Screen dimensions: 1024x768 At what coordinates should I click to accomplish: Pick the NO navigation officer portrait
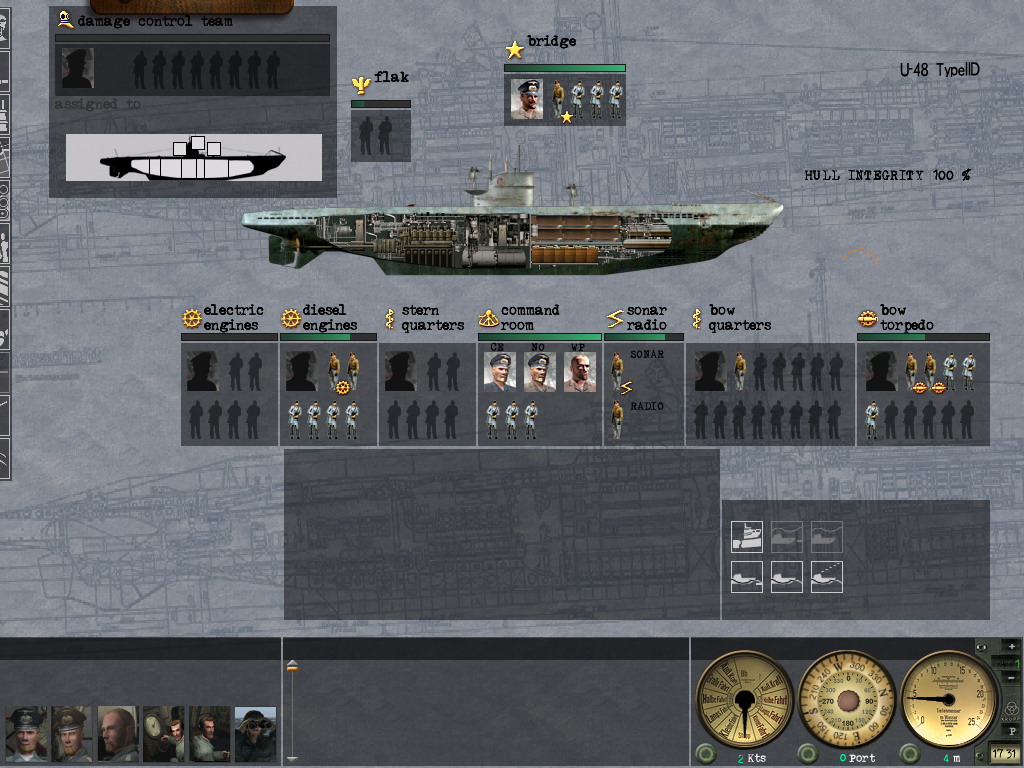pyautogui.click(x=540, y=372)
